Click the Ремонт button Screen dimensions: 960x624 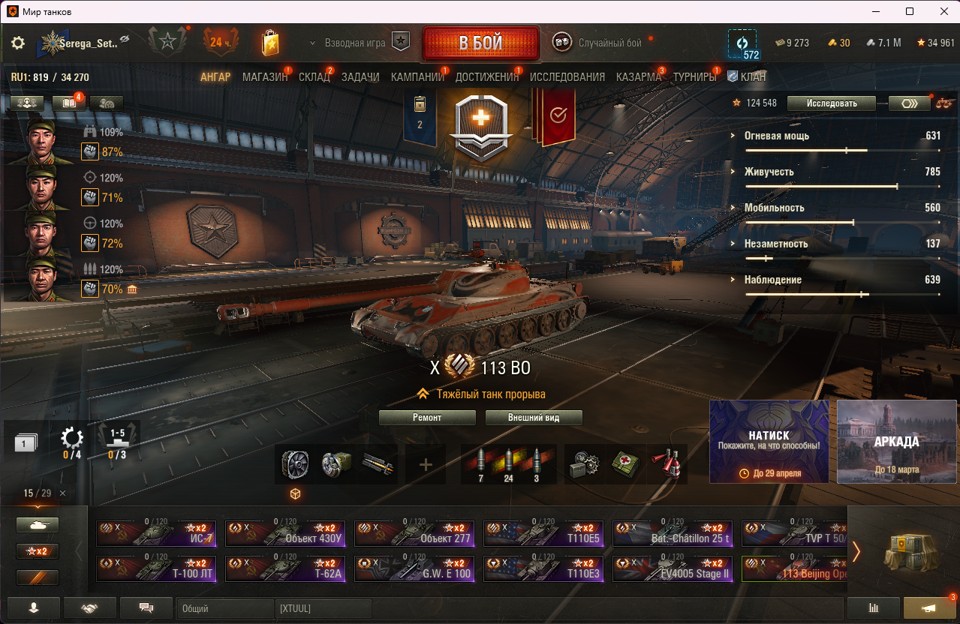(427, 417)
